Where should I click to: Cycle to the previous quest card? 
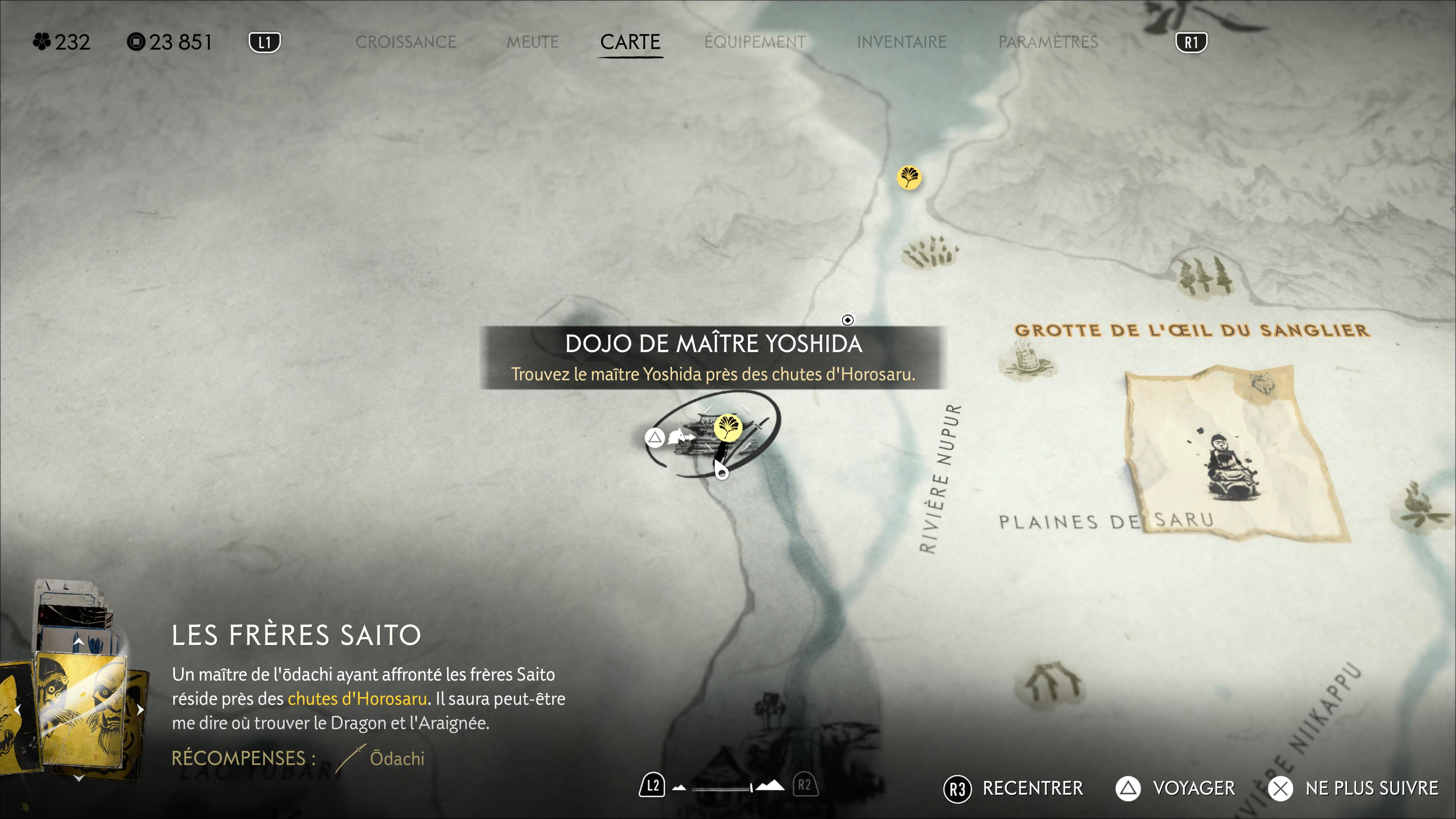click(x=17, y=709)
